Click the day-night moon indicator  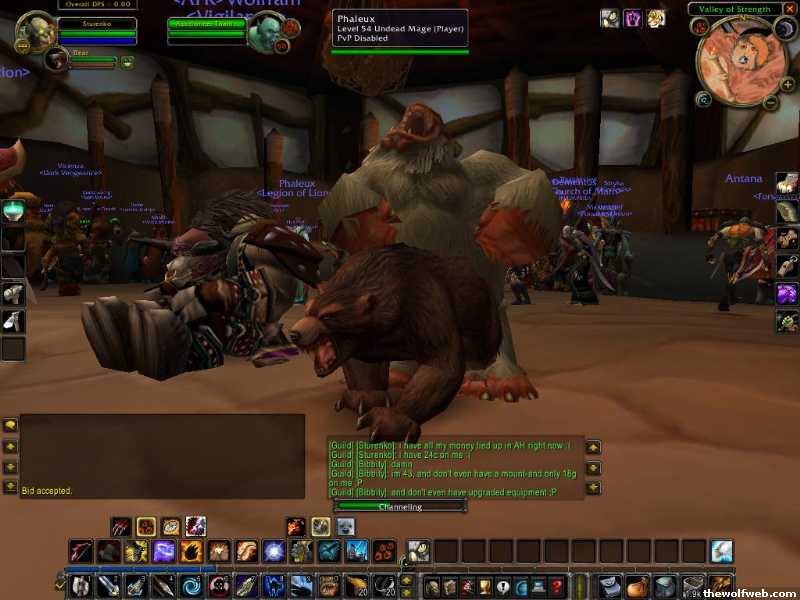tap(785, 30)
